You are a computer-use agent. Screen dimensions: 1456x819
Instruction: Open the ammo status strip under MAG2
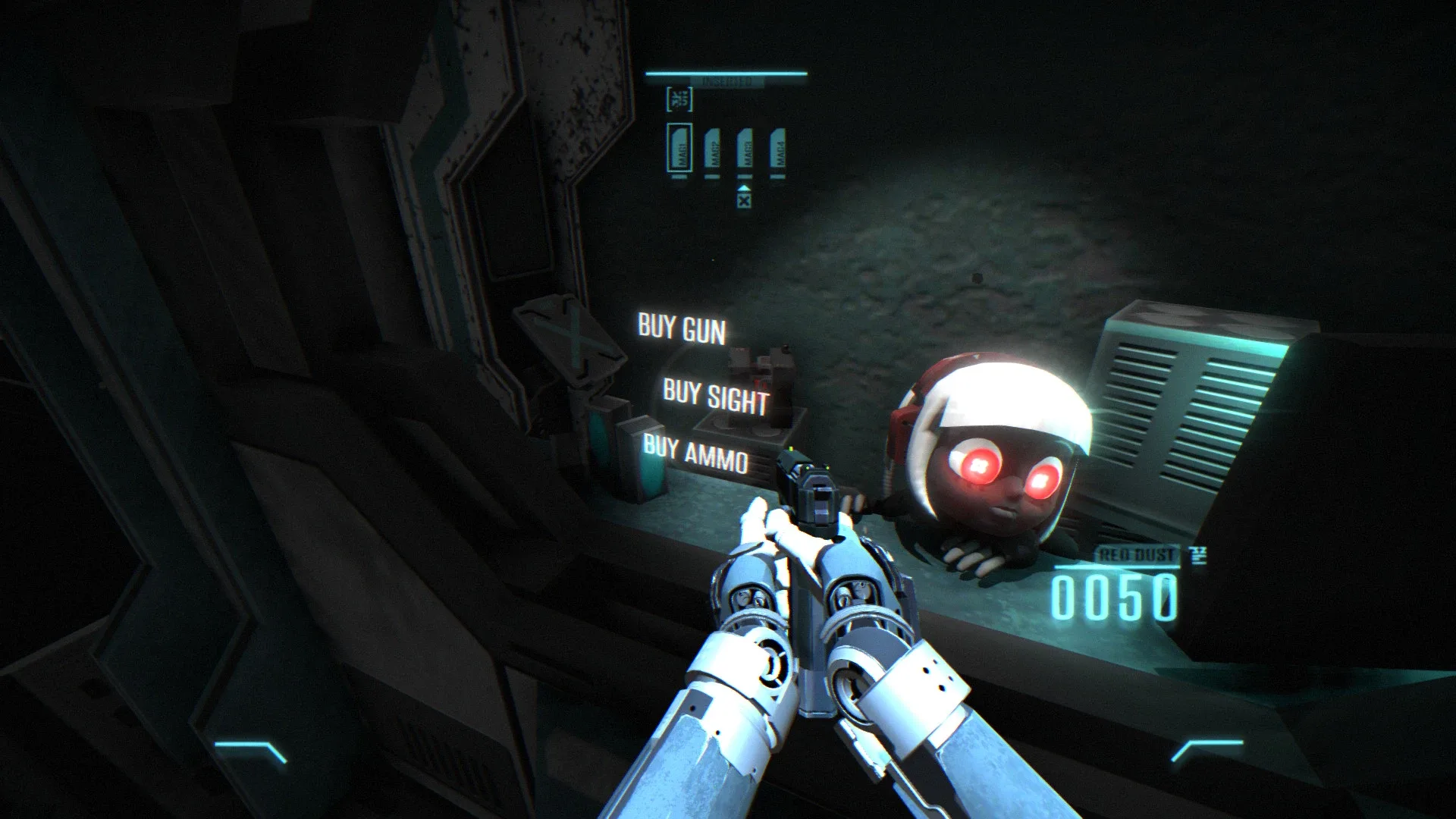click(x=713, y=177)
